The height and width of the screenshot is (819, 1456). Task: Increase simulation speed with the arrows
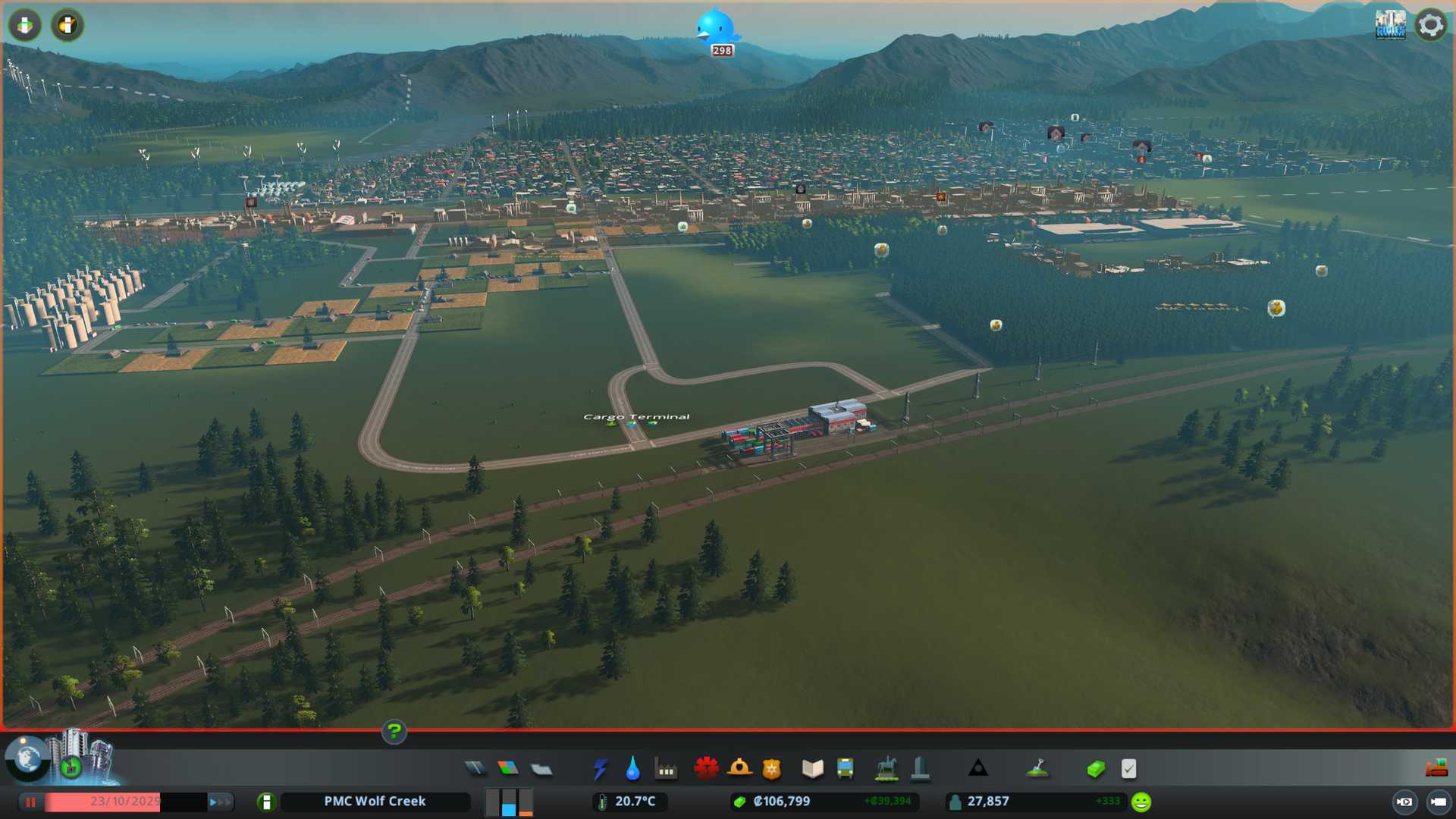[x=219, y=802]
